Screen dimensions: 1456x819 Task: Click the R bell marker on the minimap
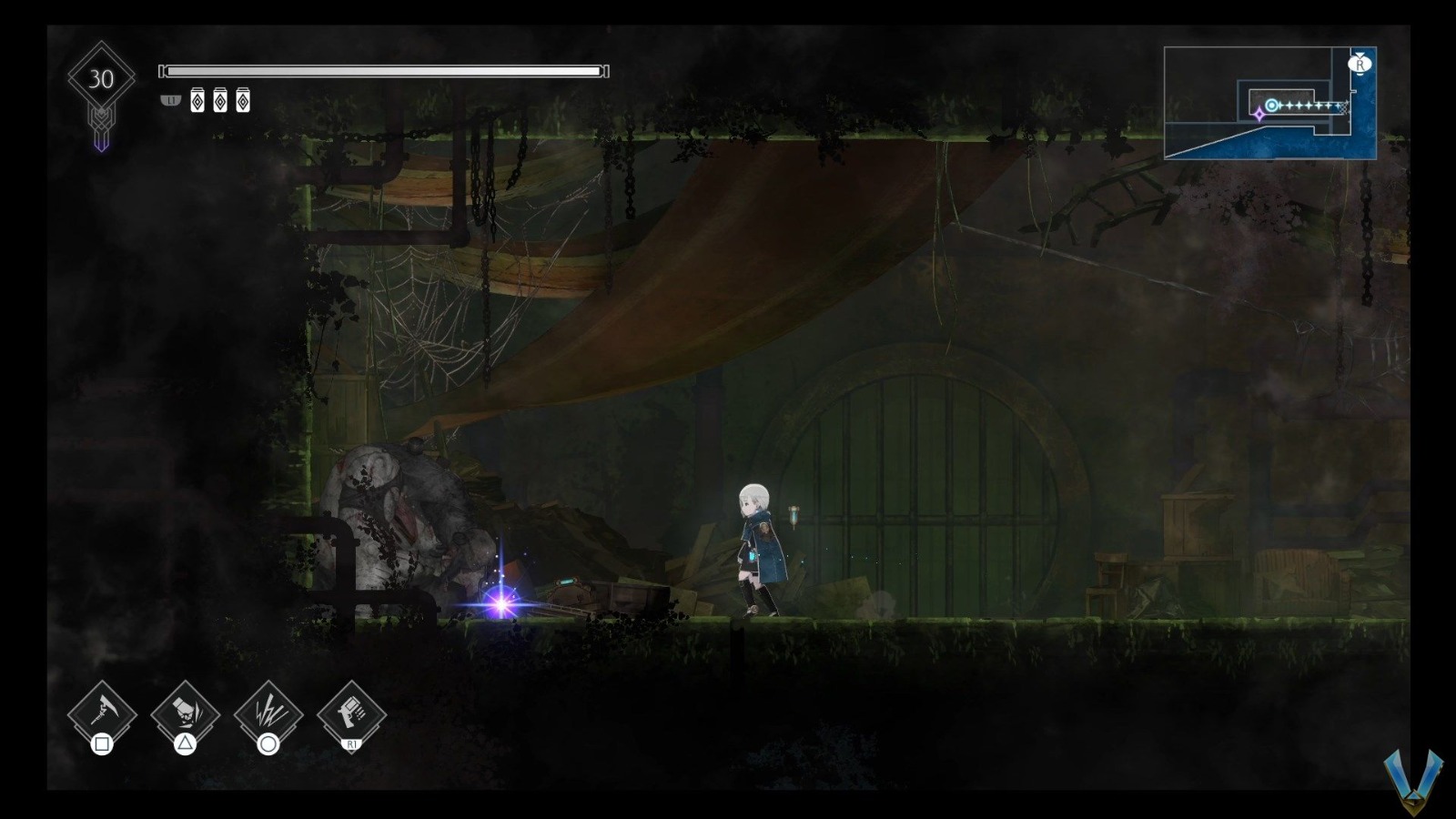tap(1360, 64)
